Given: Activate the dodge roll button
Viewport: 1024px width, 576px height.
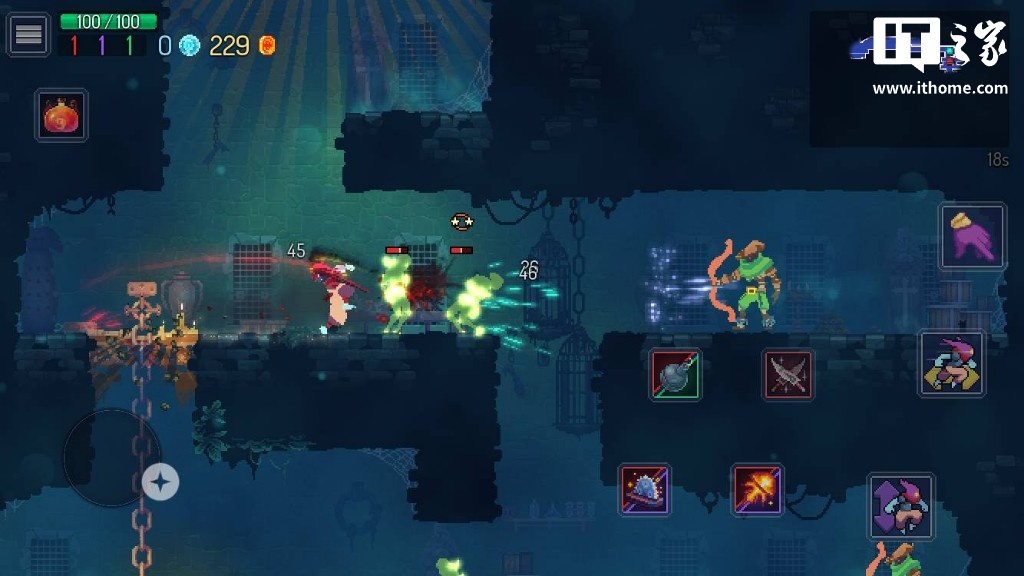Looking at the screenshot, I should (x=952, y=364).
